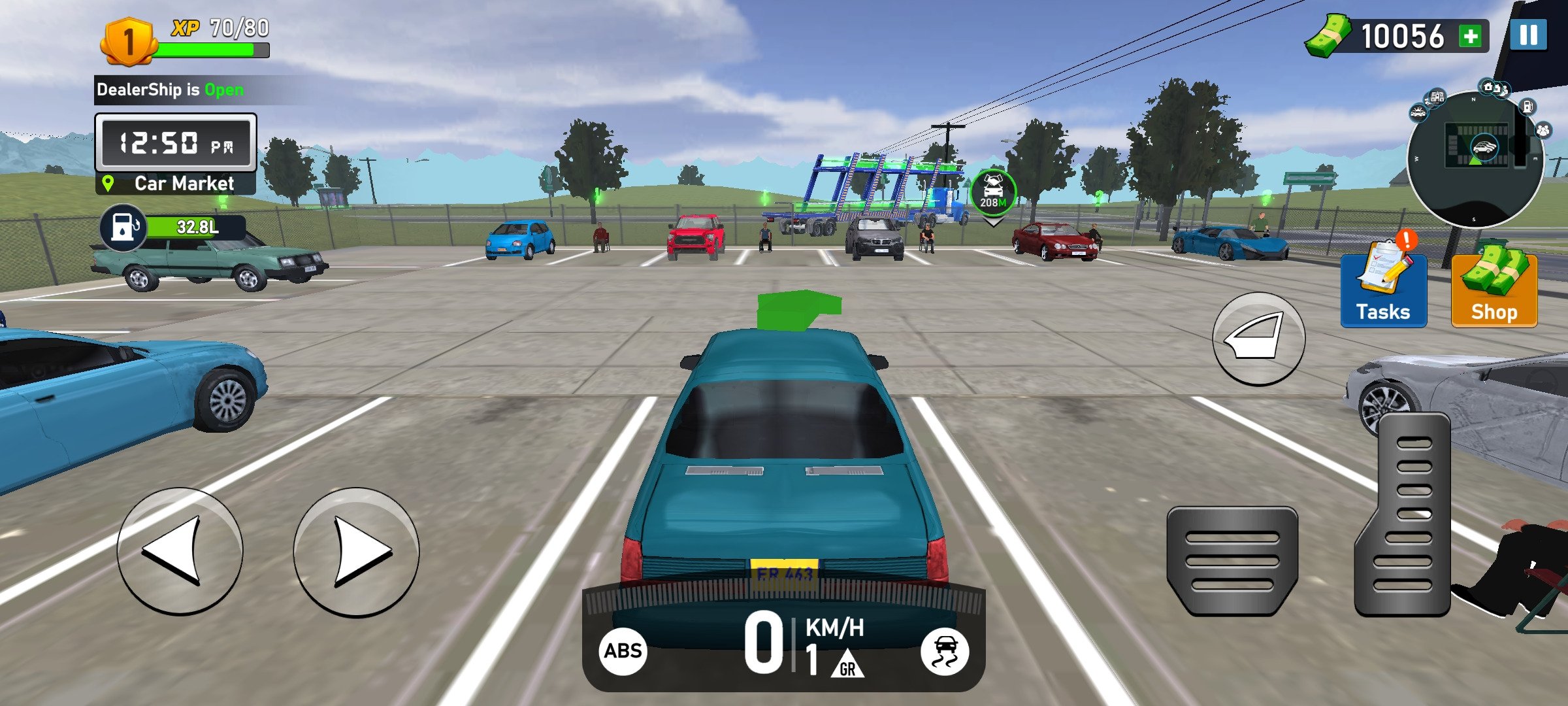1568x706 pixels.
Task: Hit the brake pedal
Action: pos(1232,561)
